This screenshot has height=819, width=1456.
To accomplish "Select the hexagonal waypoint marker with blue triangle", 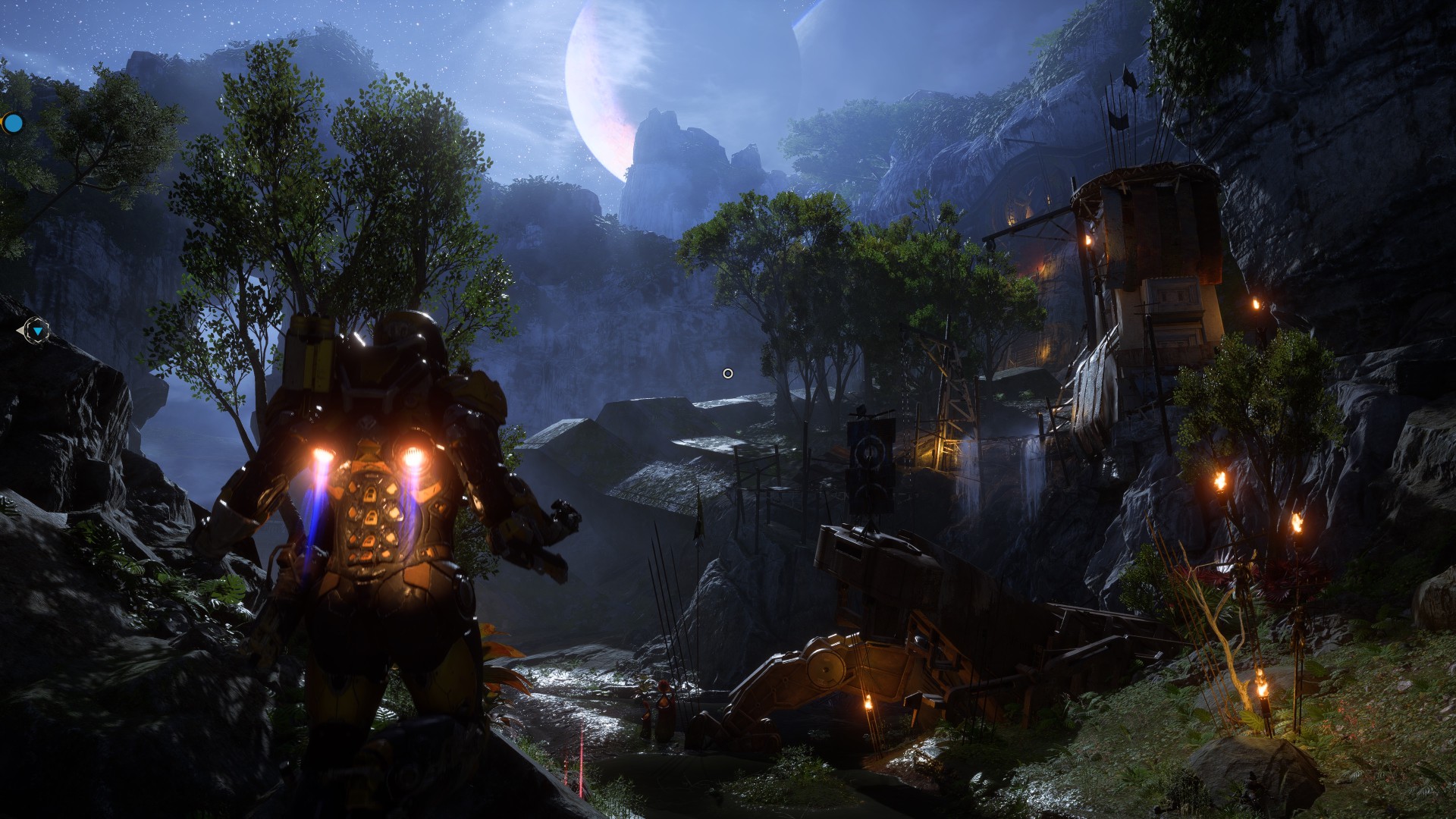I will tap(36, 331).
